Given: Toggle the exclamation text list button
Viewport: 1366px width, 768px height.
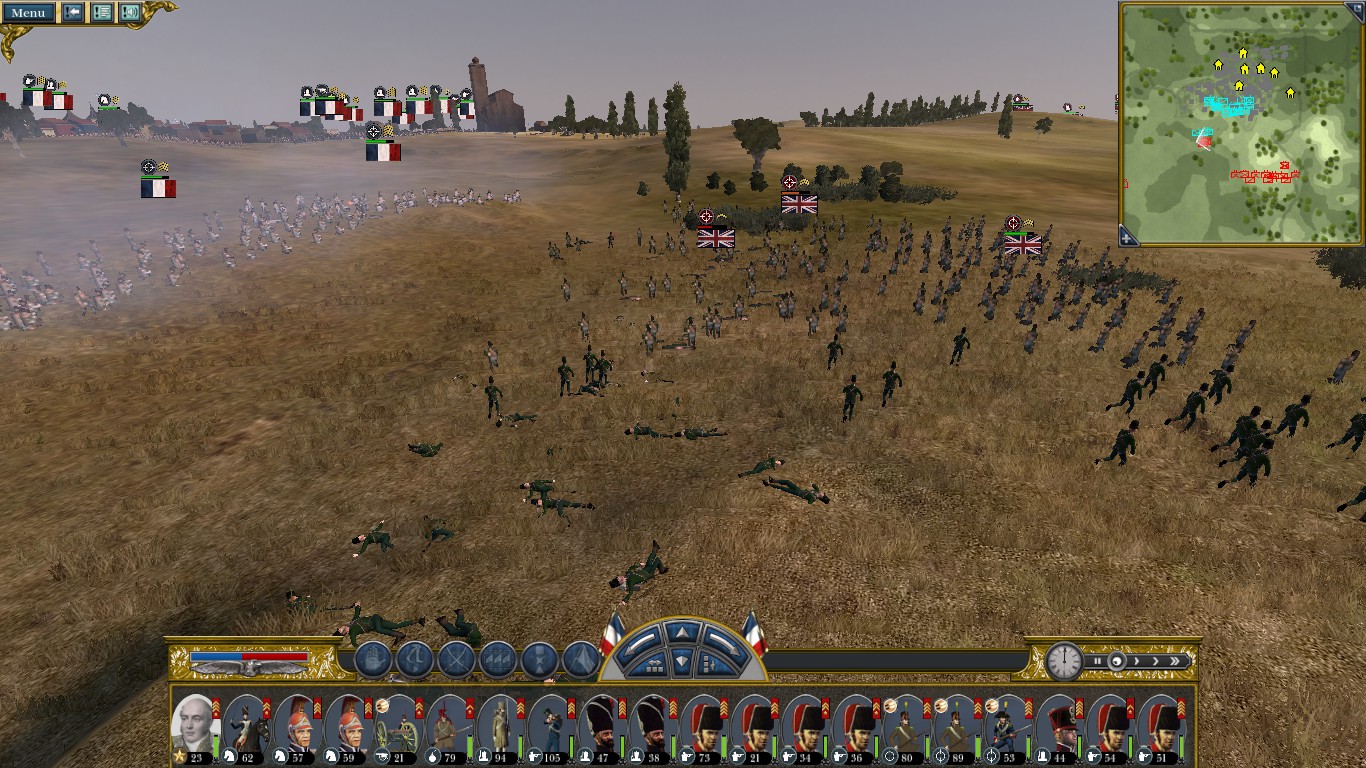Looking at the screenshot, I should tap(102, 12).
